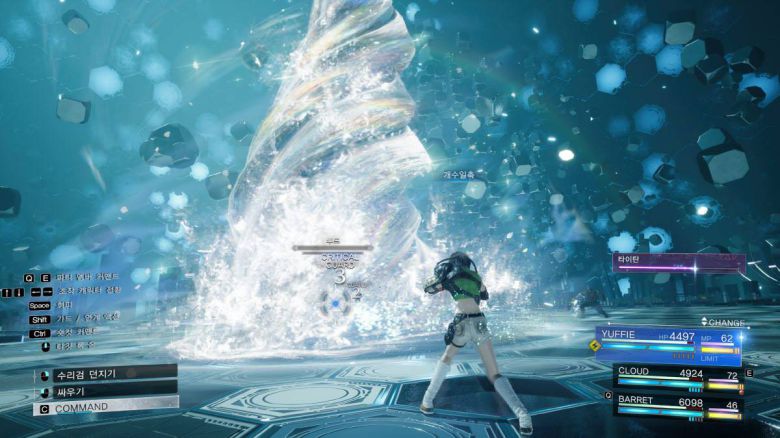Select Barret's party status row
Screen dimensions: 780x438
678,402
